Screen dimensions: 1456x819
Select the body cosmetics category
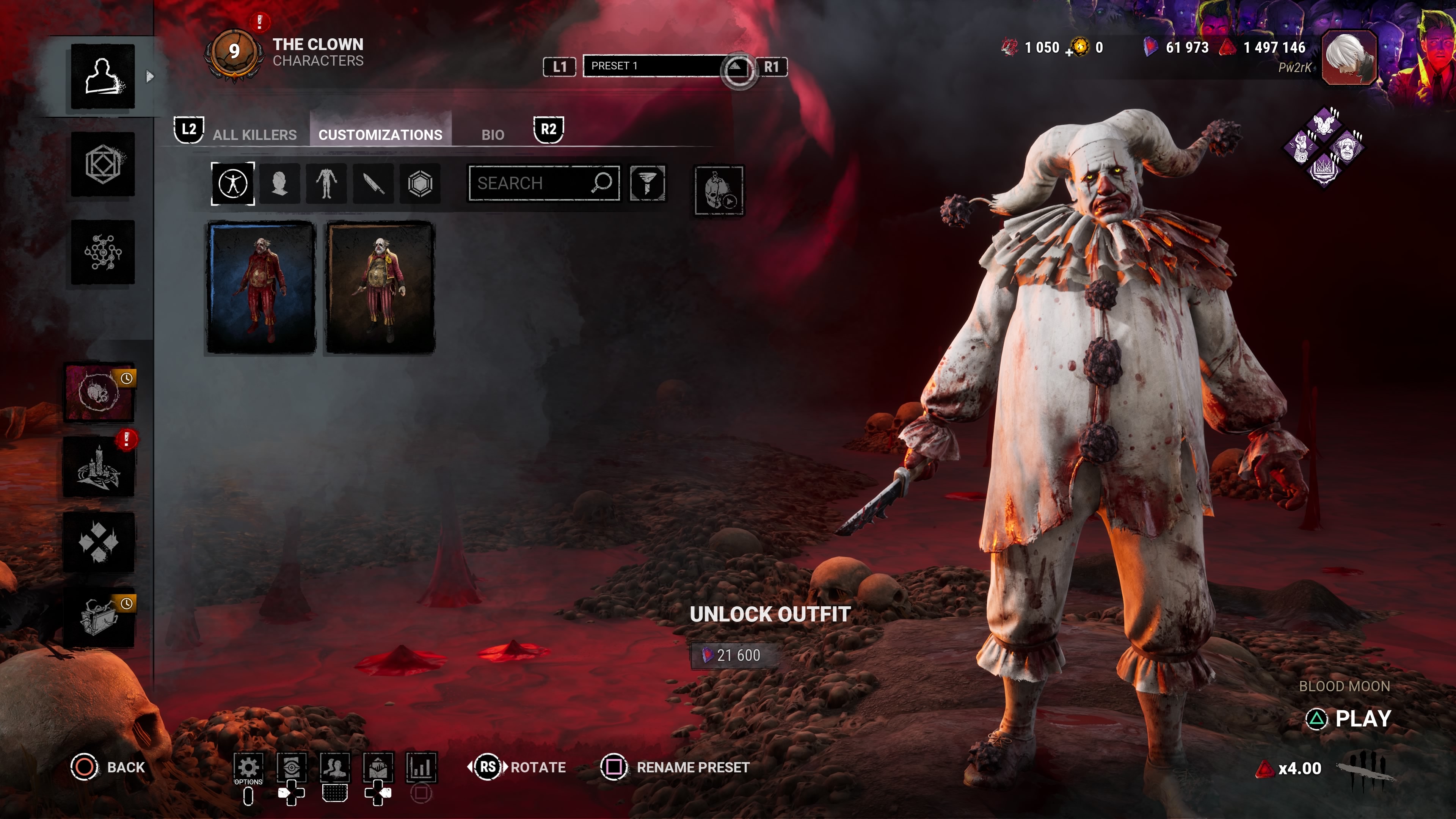pyautogui.click(x=326, y=183)
